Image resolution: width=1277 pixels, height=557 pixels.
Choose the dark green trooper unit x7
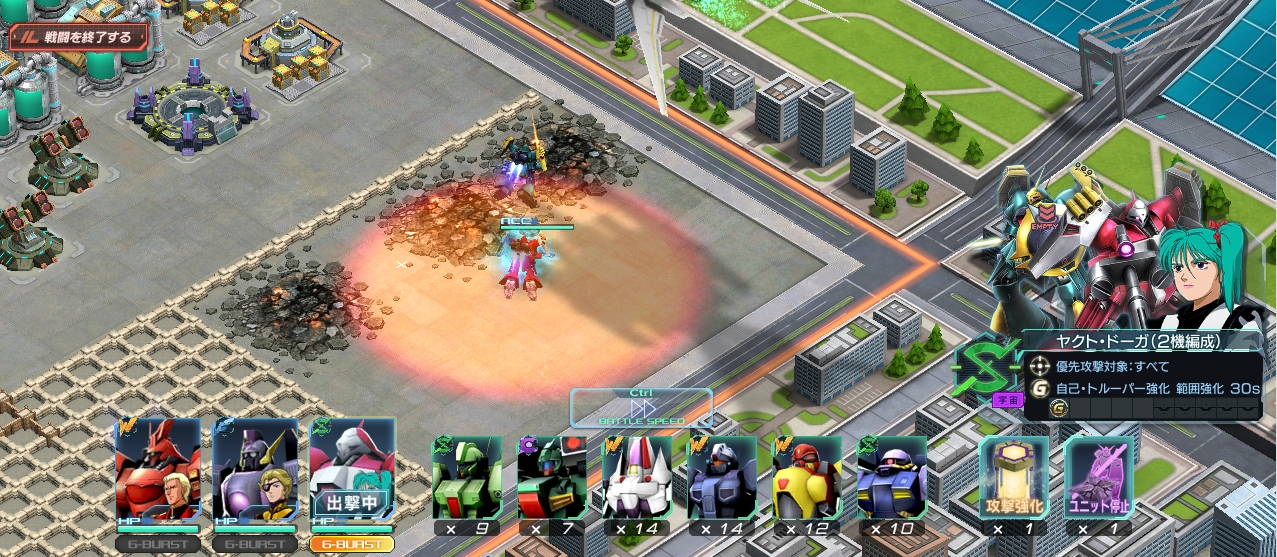(x=552, y=478)
